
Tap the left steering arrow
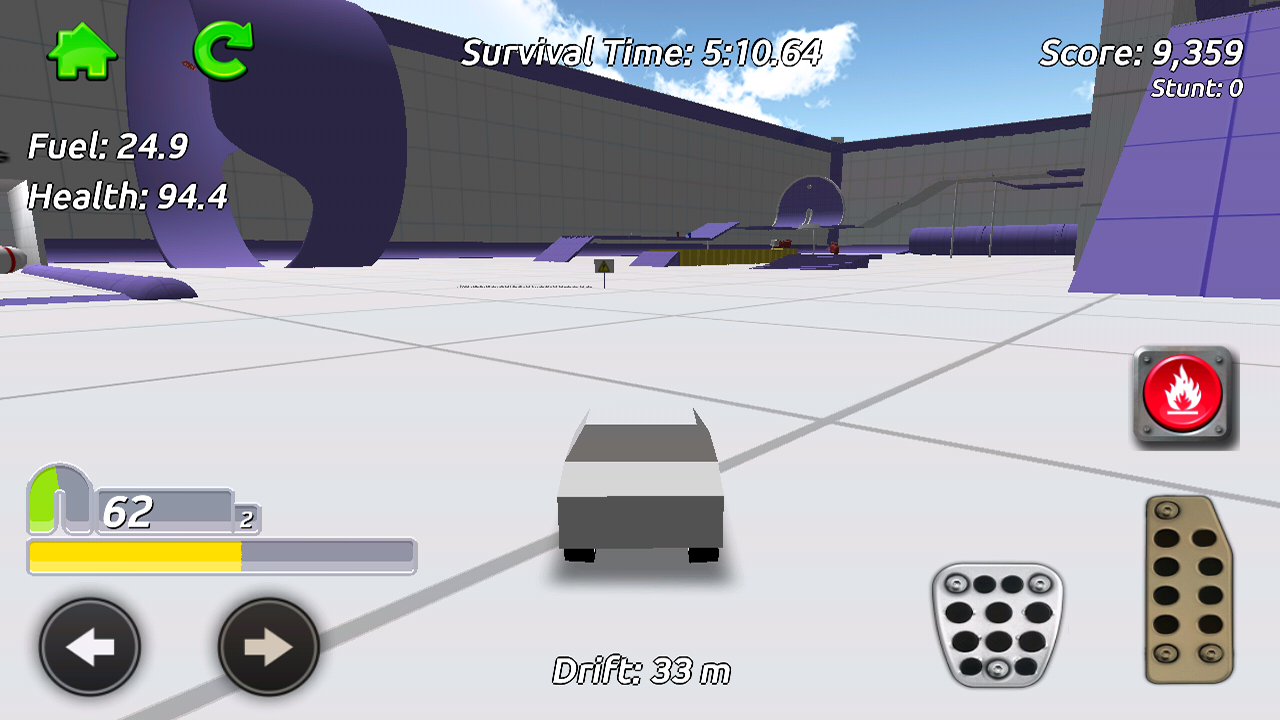point(88,646)
